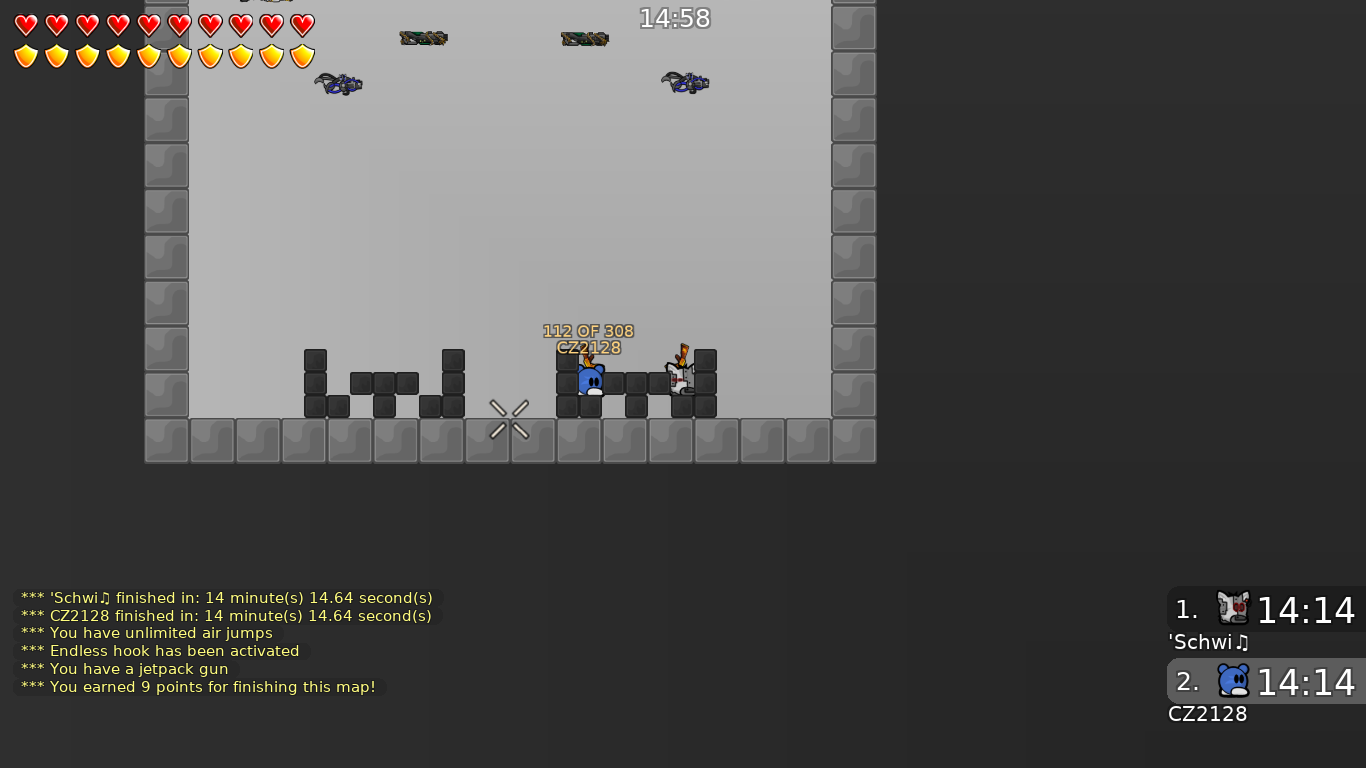Viewport: 1366px width, 768px height.
Task: Click the 'Schwi♫ finish time 14:14
Action: coord(1306,610)
